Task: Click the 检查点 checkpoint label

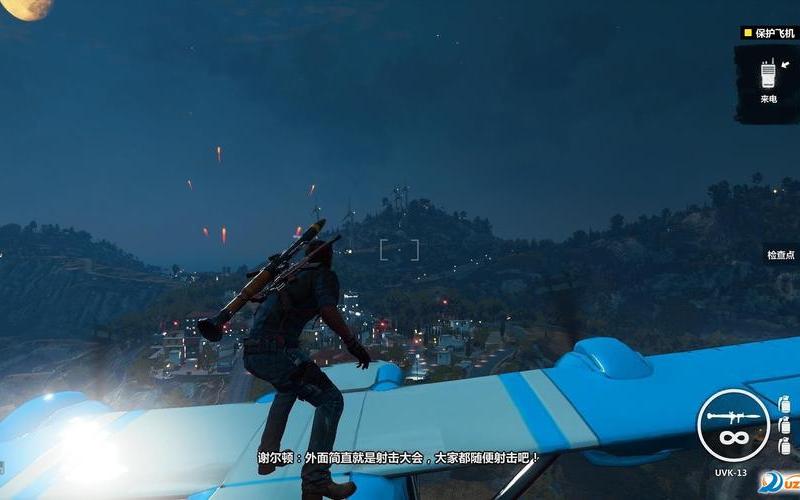Action: point(781,255)
